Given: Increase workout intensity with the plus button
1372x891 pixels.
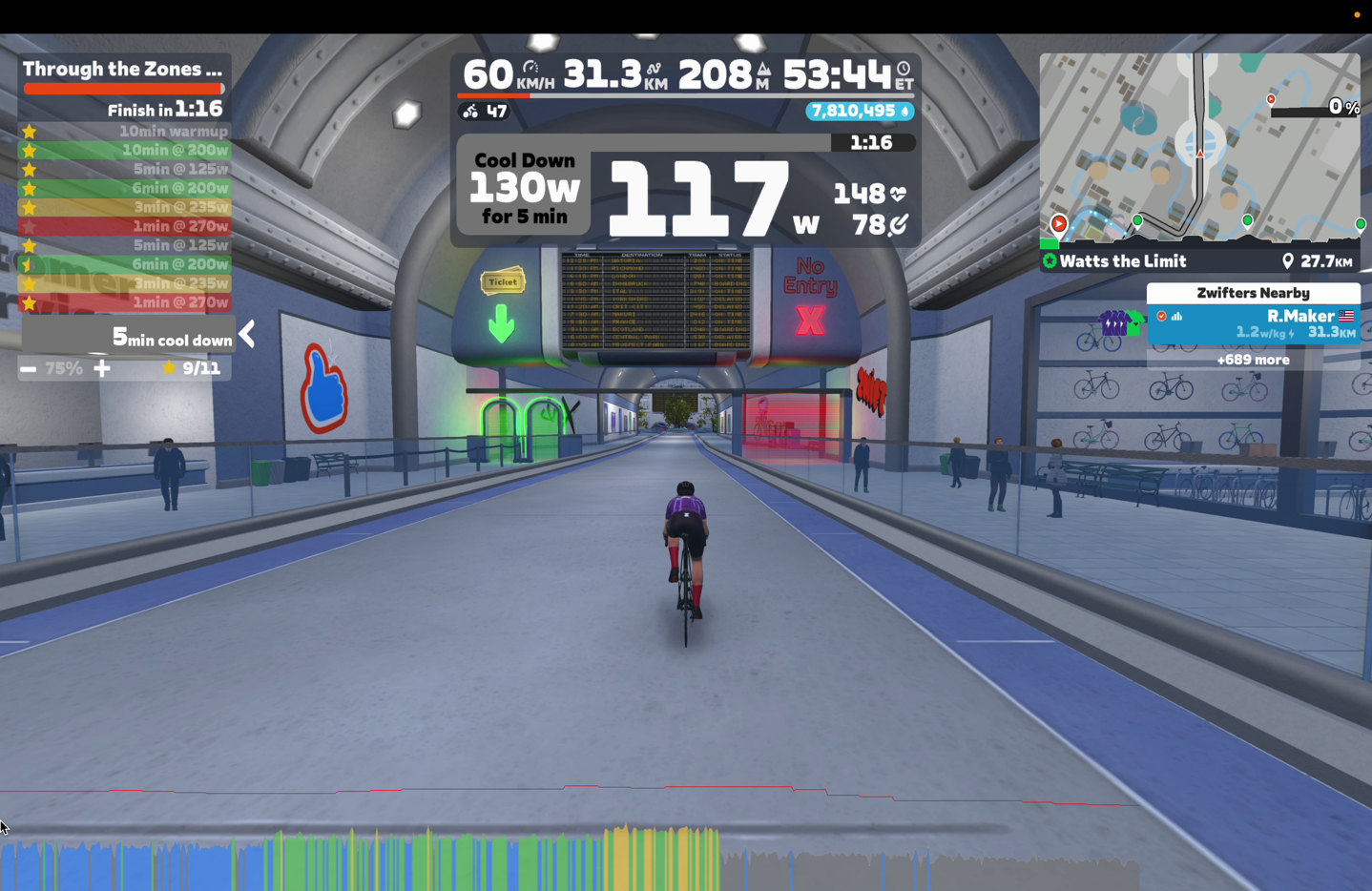Looking at the screenshot, I should 102,368.
